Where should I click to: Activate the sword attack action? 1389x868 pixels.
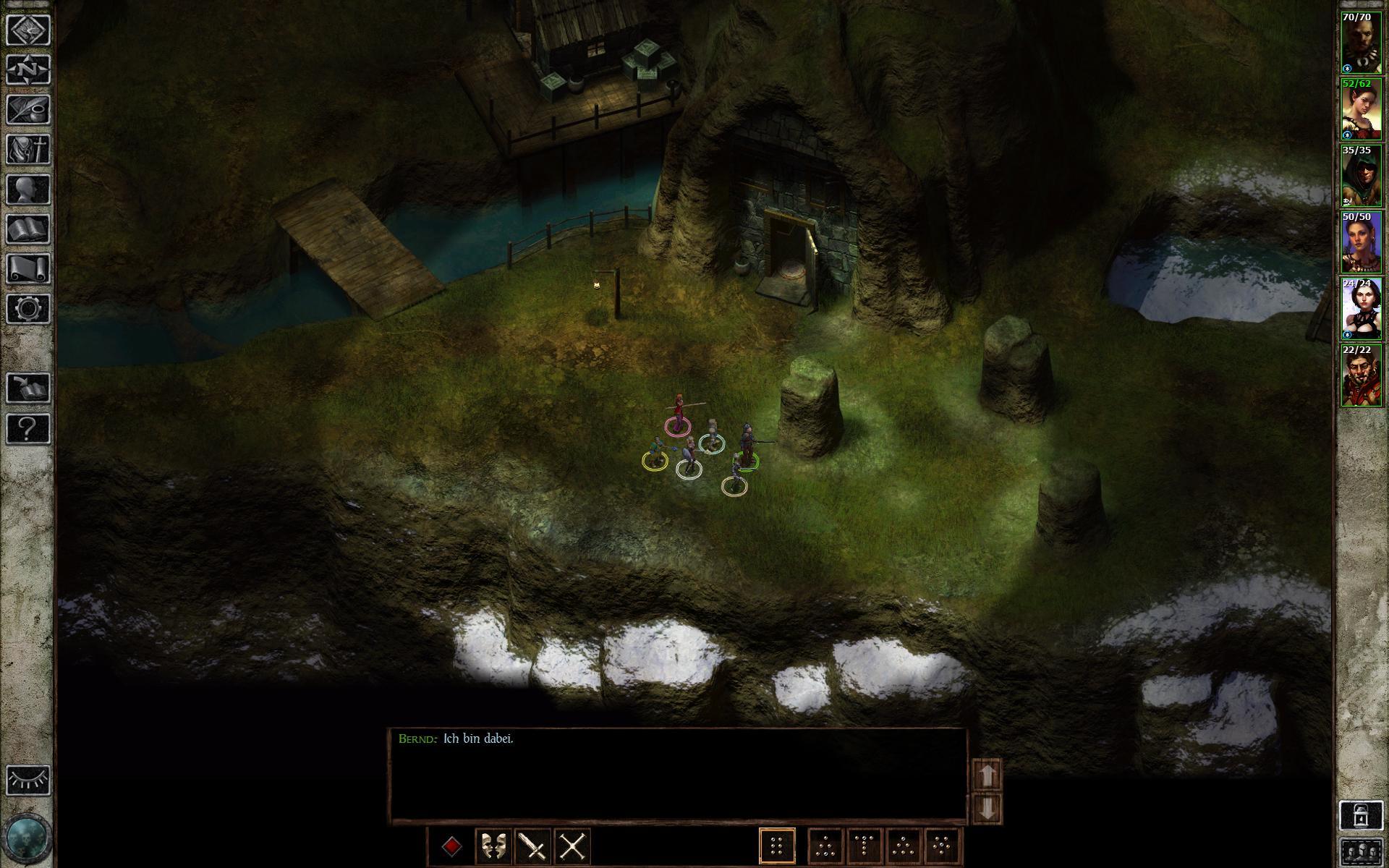pyautogui.click(x=533, y=846)
